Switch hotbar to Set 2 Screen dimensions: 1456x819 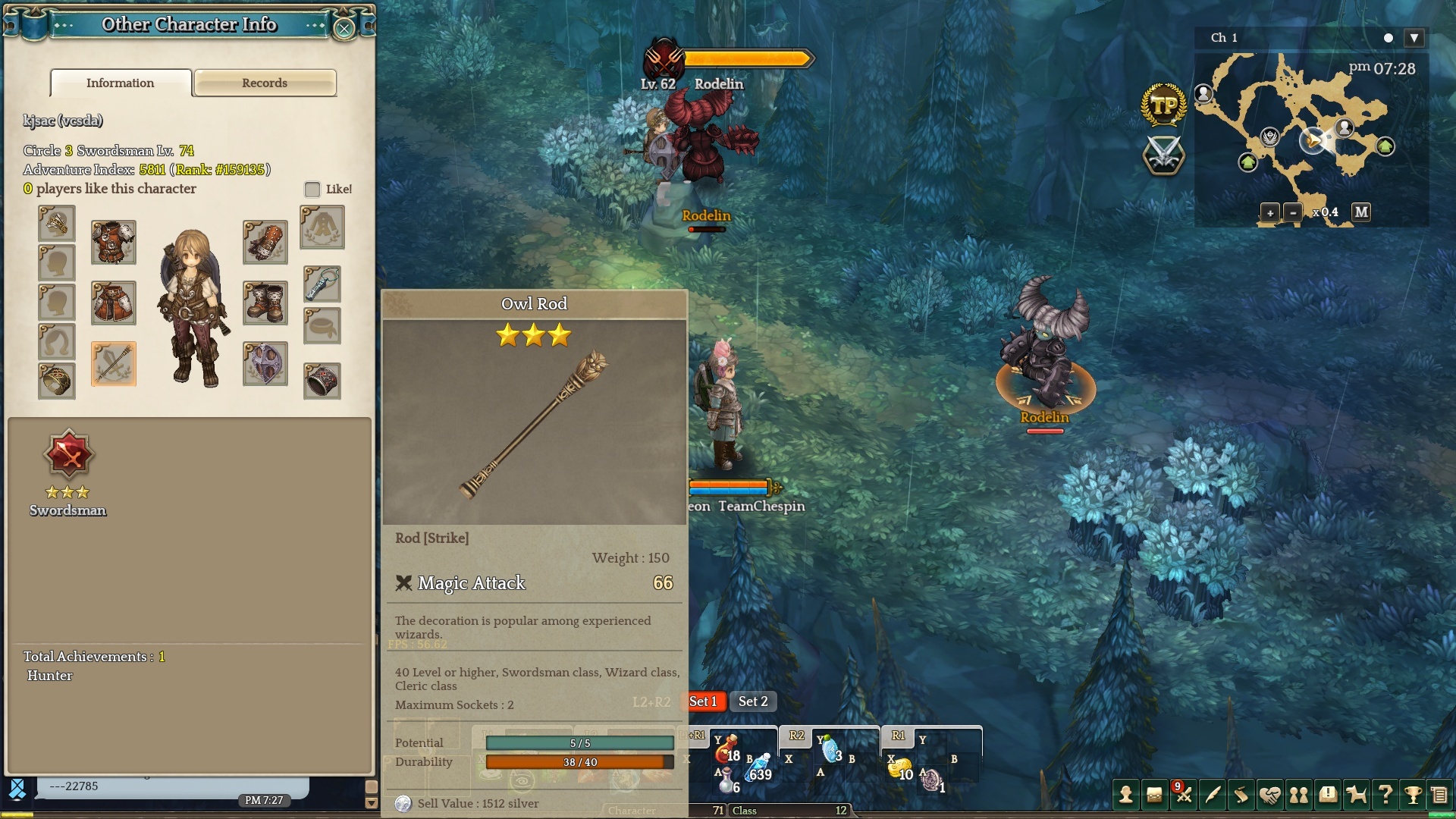(x=753, y=701)
